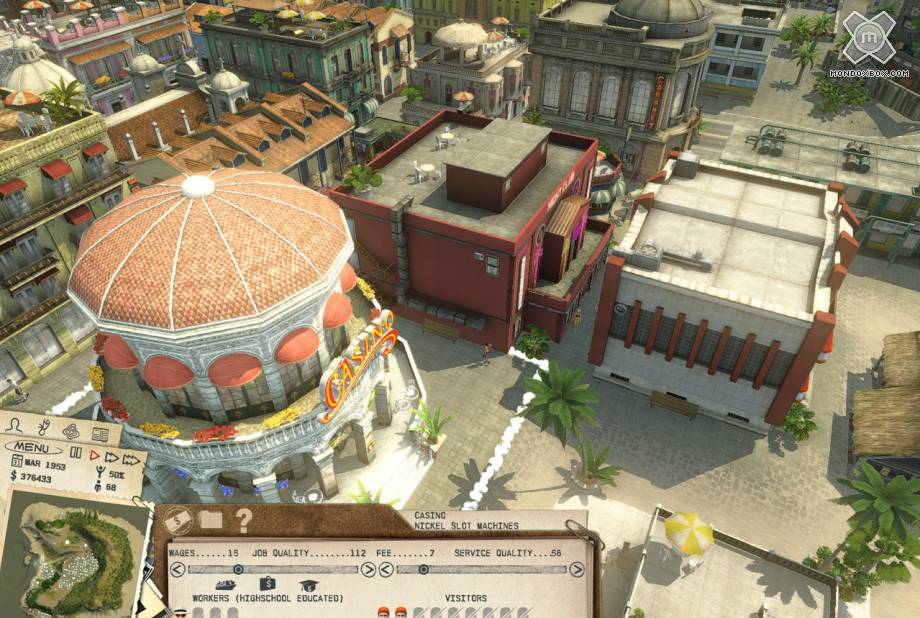Switch to the folder tab
920x618 pixels.
210,519
